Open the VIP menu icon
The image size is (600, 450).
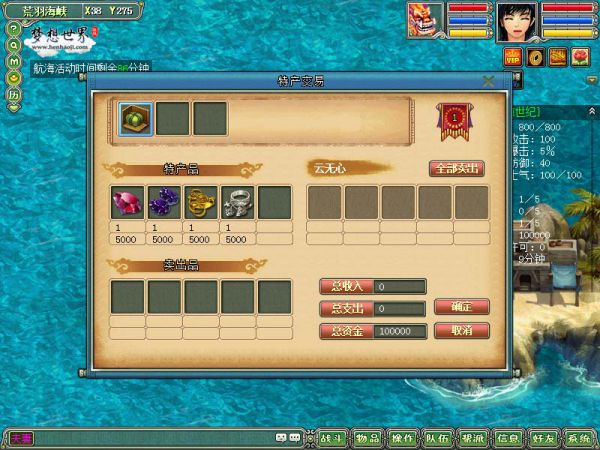click(514, 58)
